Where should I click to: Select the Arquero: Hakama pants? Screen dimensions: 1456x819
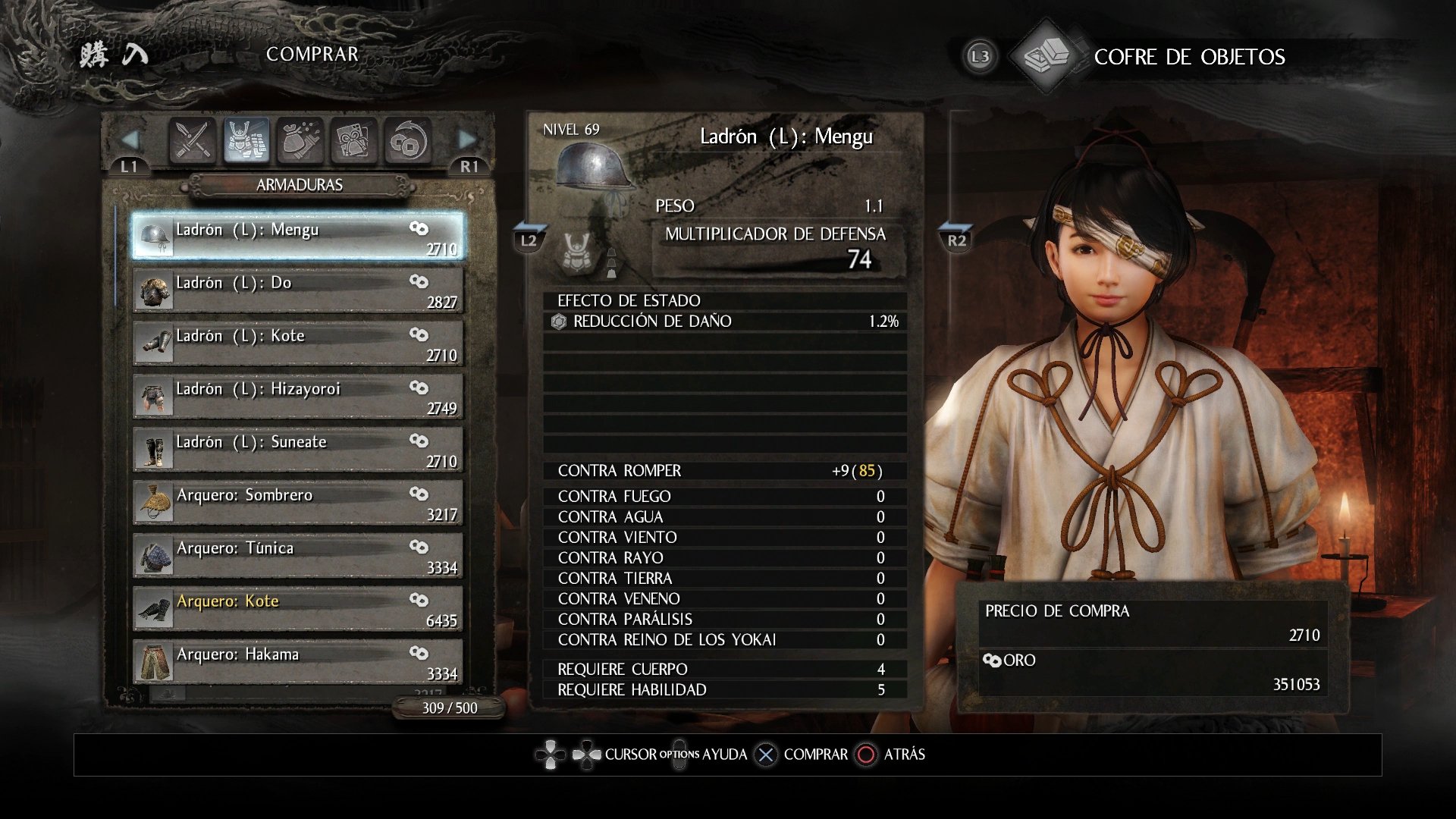(x=297, y=662)
